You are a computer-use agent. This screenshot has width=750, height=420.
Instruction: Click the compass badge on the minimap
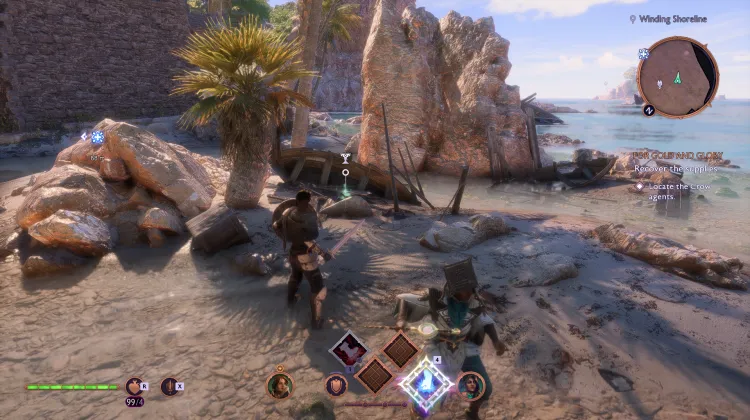pos(649,110)
